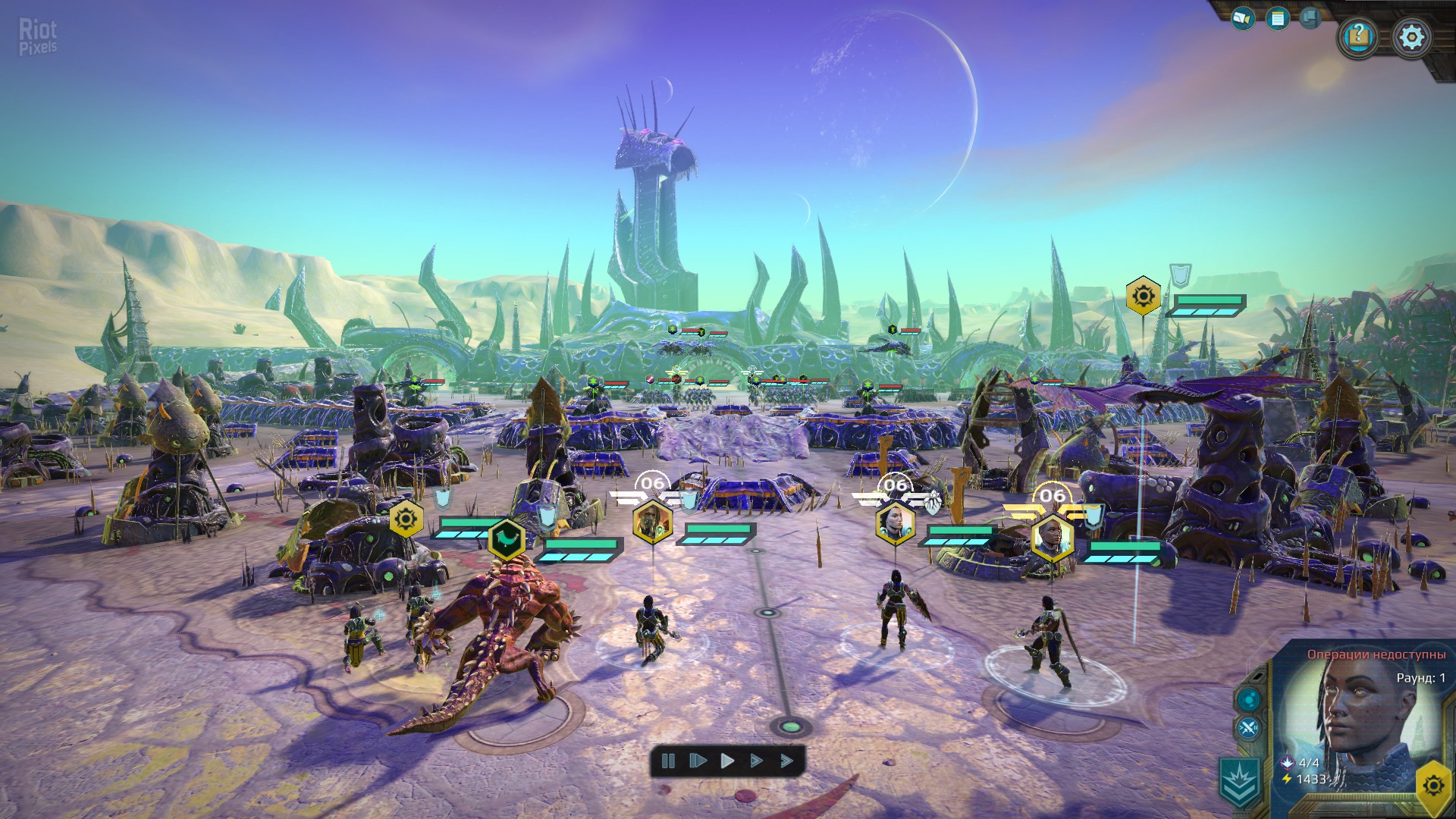
Task: Open the yellow hexagon gear badge on portrait
Action: (x=1433, y=785)
